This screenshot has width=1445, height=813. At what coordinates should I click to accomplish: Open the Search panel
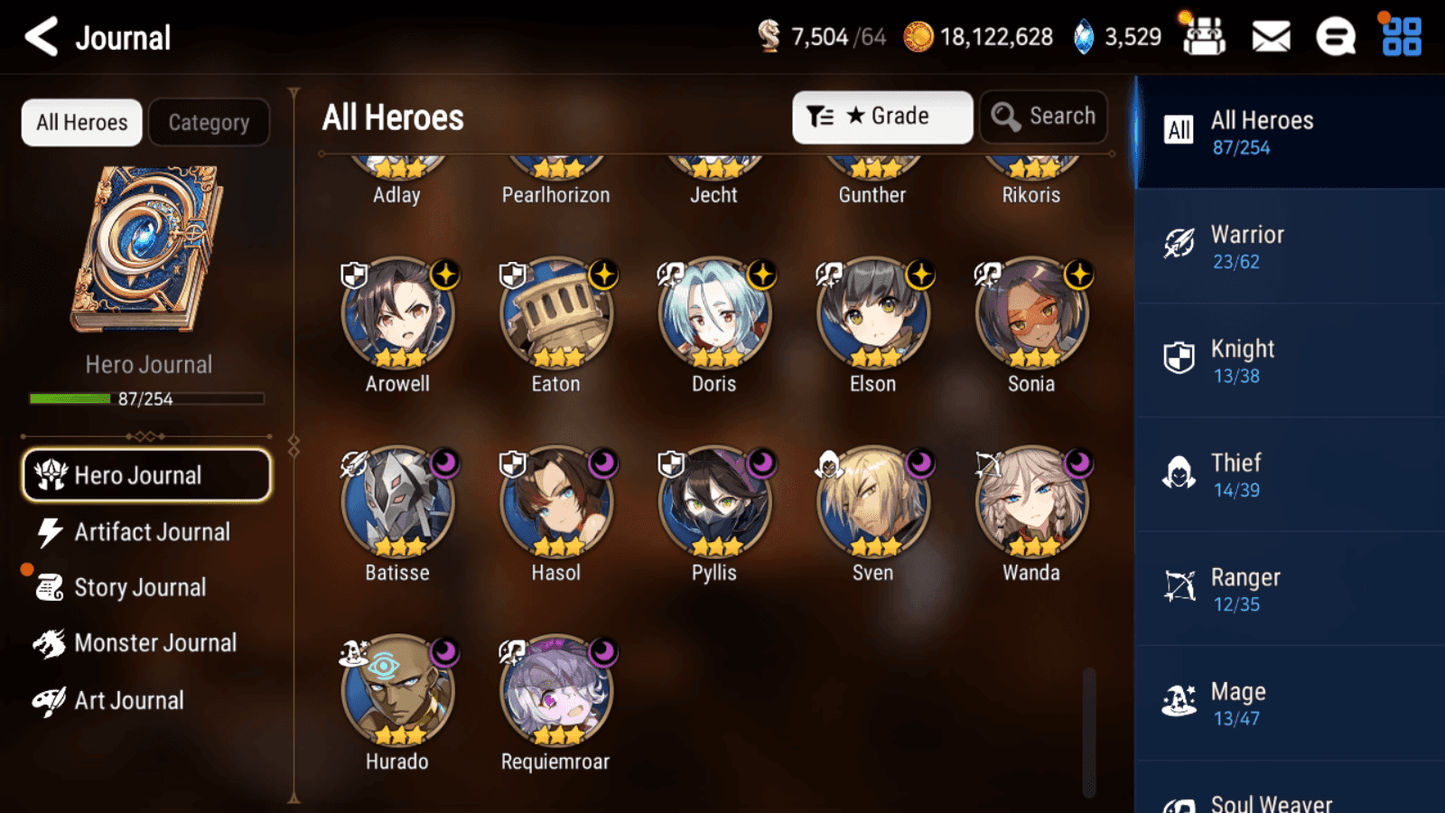pyautogui.click(x=1044, y=116)
